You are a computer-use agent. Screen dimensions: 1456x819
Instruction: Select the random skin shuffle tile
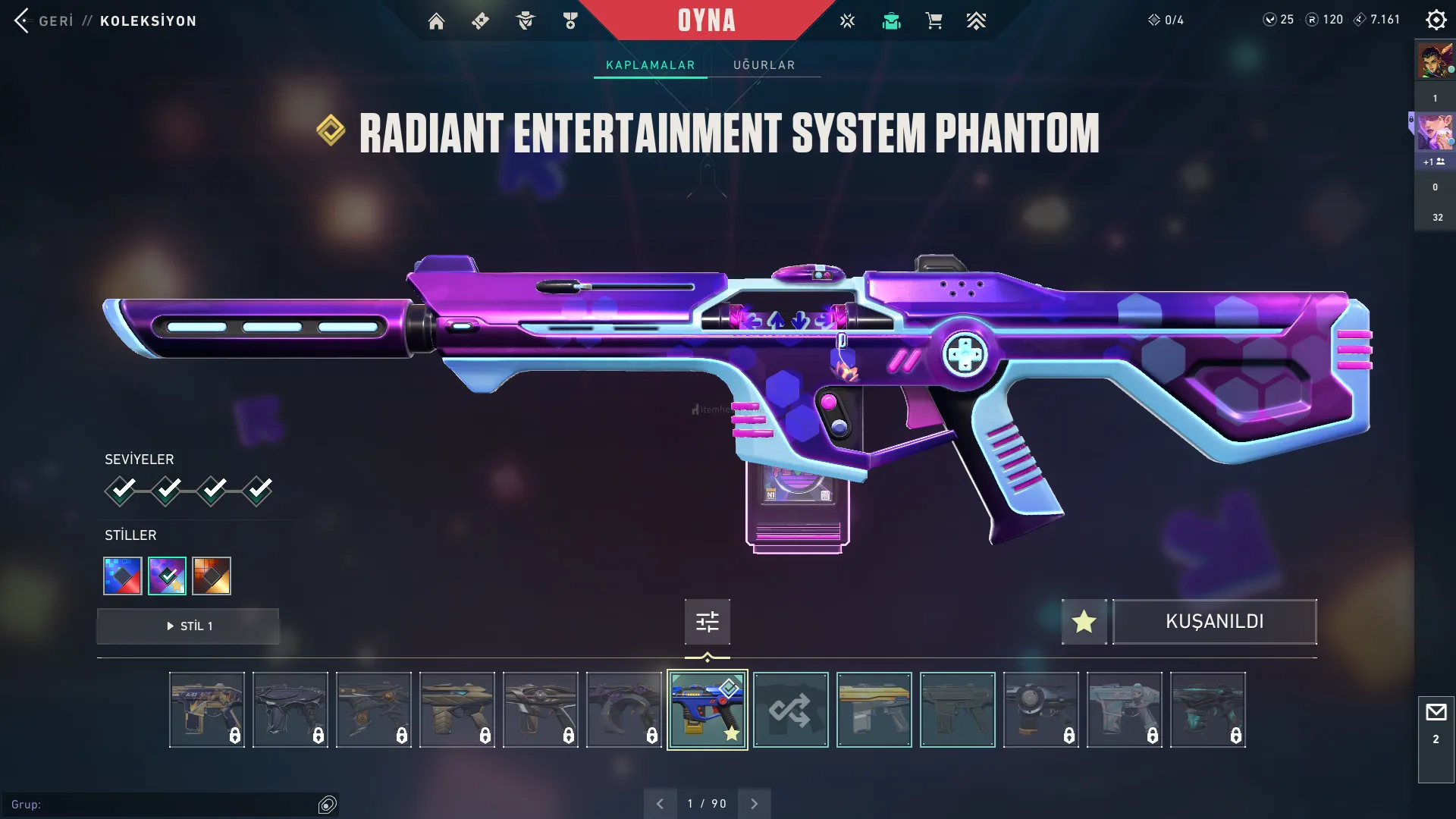[x=790, y=710]
